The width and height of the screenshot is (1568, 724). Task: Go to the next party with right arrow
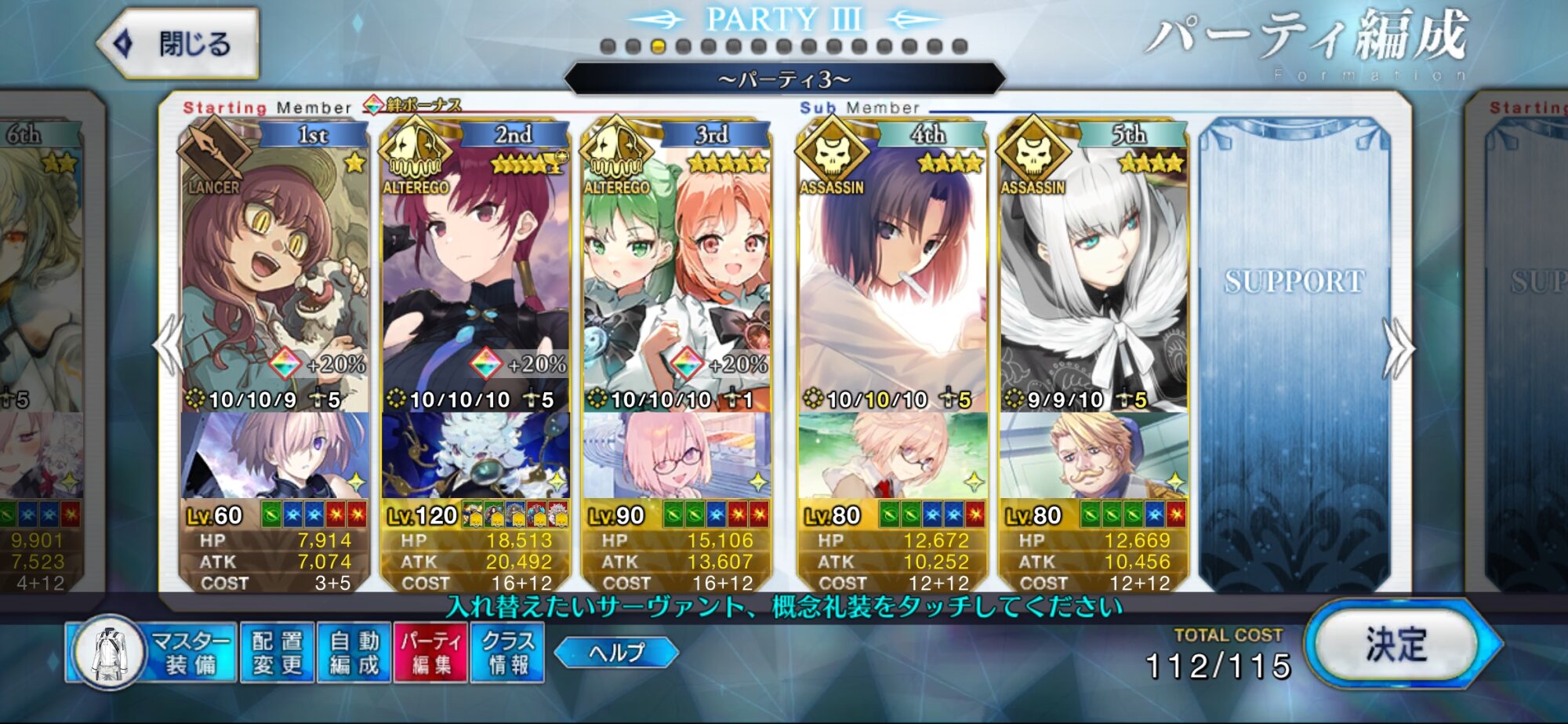(1399, 347)
